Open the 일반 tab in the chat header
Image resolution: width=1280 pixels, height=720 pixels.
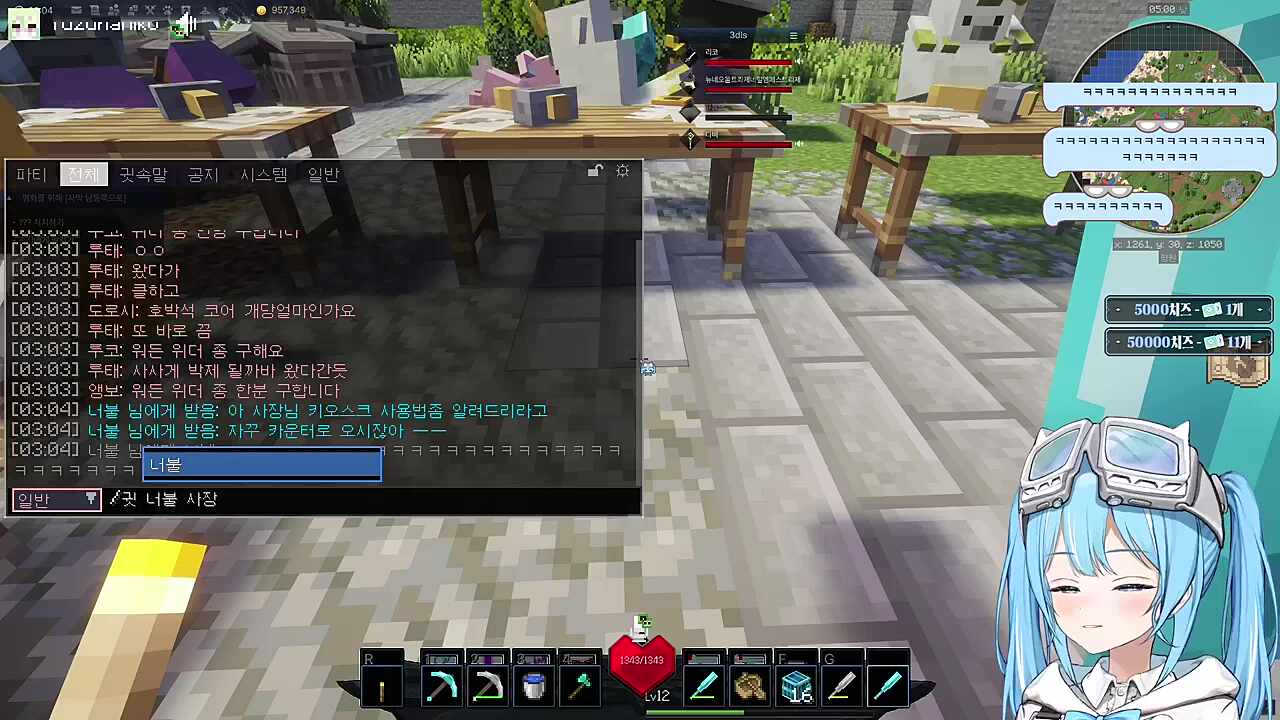tap(323, 175)
